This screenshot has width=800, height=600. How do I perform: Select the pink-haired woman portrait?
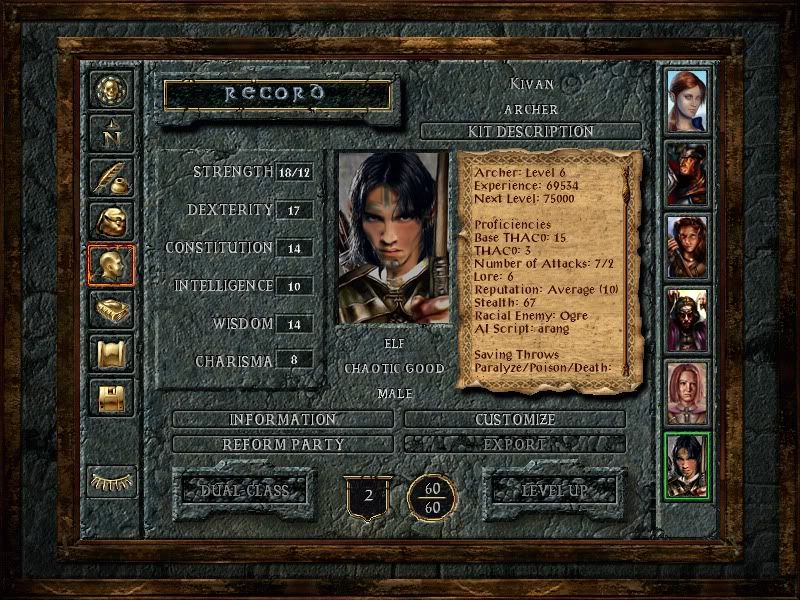[687, 393]
